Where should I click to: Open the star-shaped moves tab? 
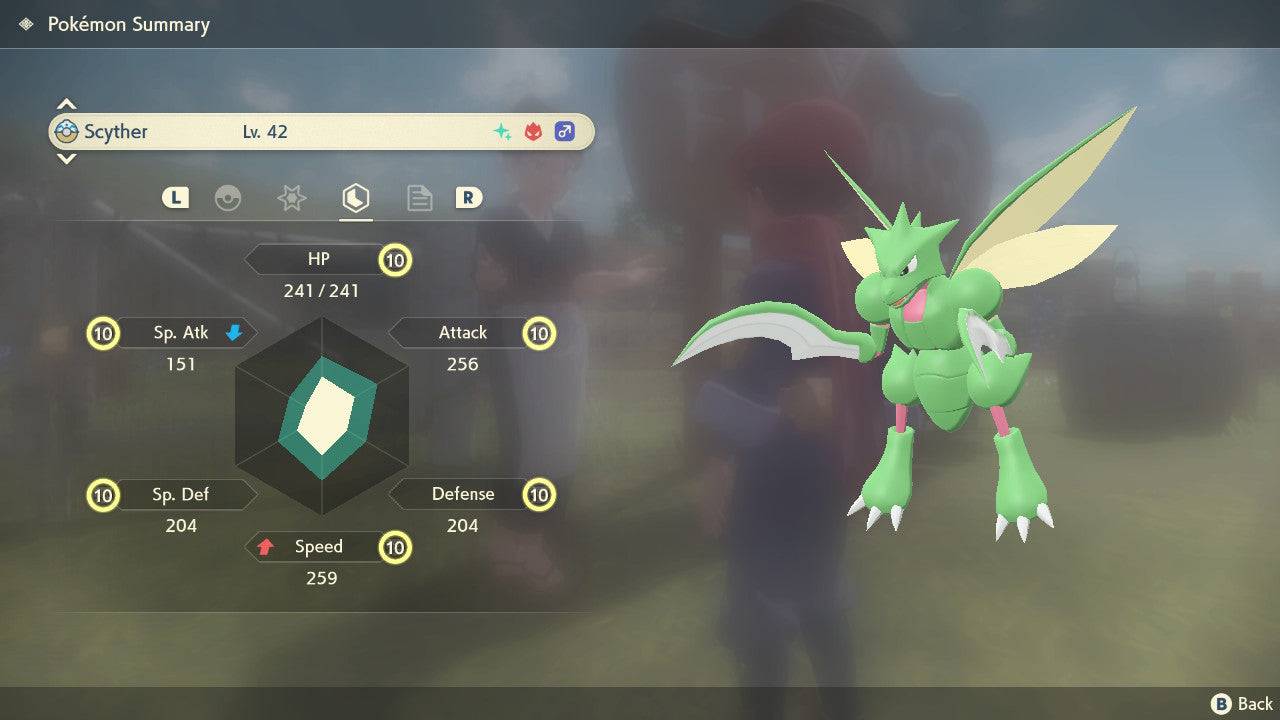pyautogui.click(x=291, y=198)
